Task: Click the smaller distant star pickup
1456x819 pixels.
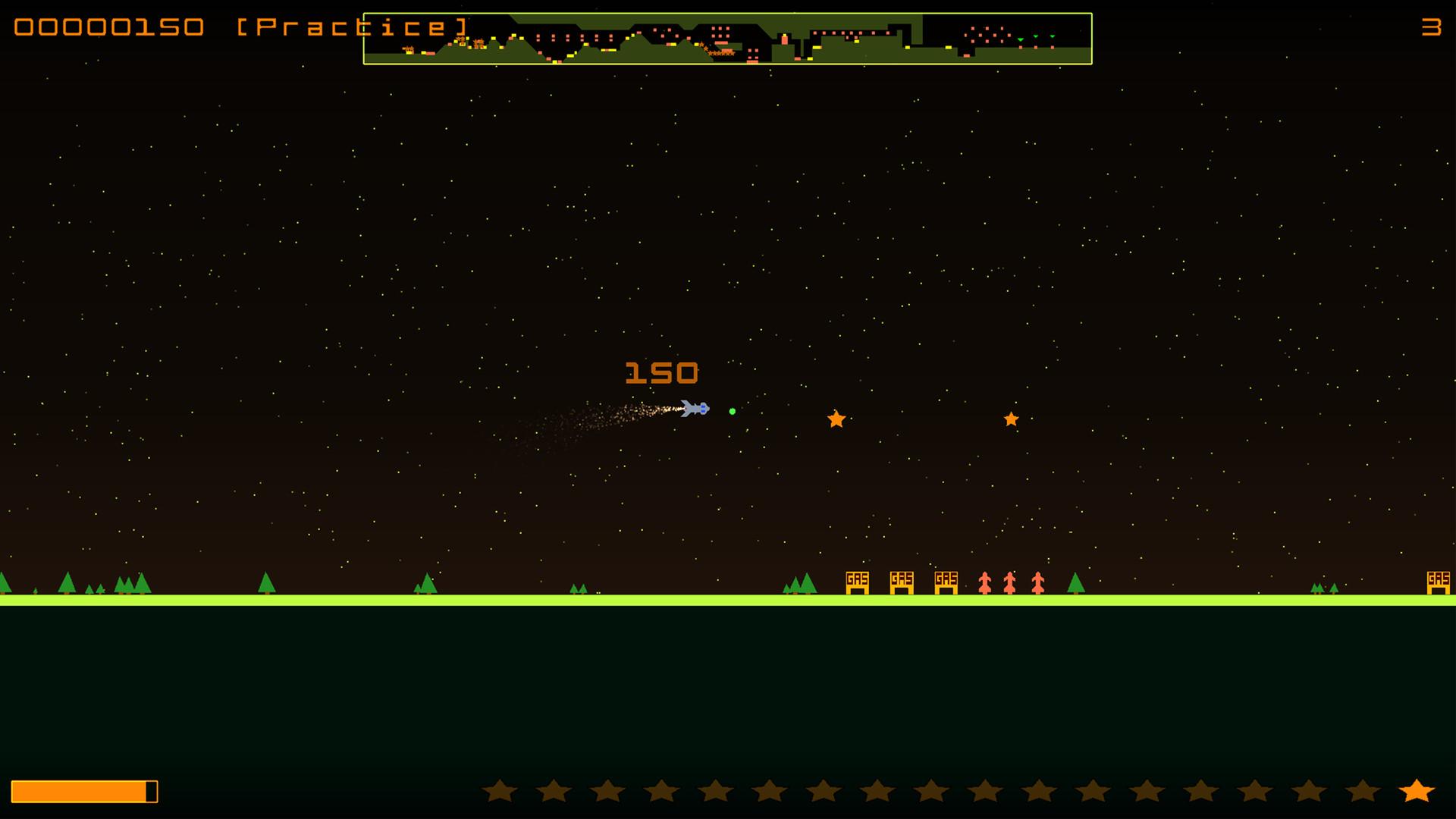Action: point(1011,418)
